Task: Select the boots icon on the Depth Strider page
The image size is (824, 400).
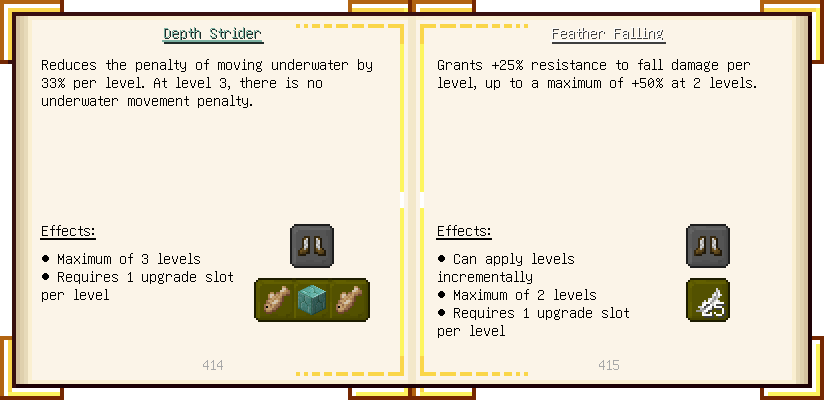Action: (312, 246)
